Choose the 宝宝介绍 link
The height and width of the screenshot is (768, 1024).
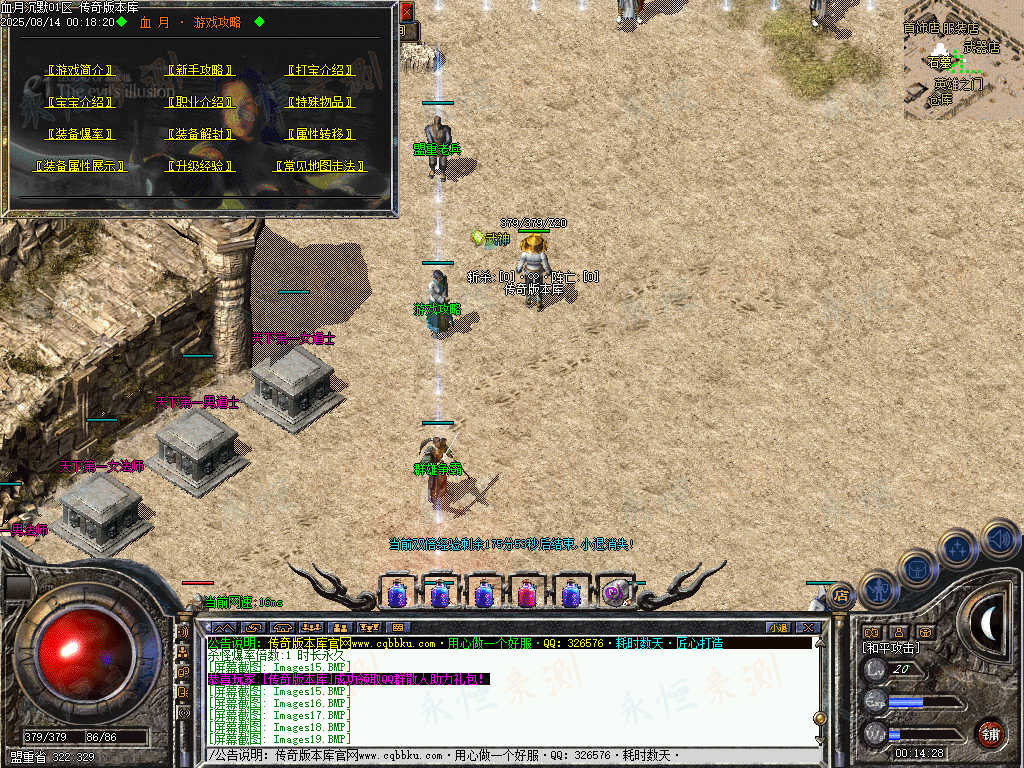click(x=82, y=102)
